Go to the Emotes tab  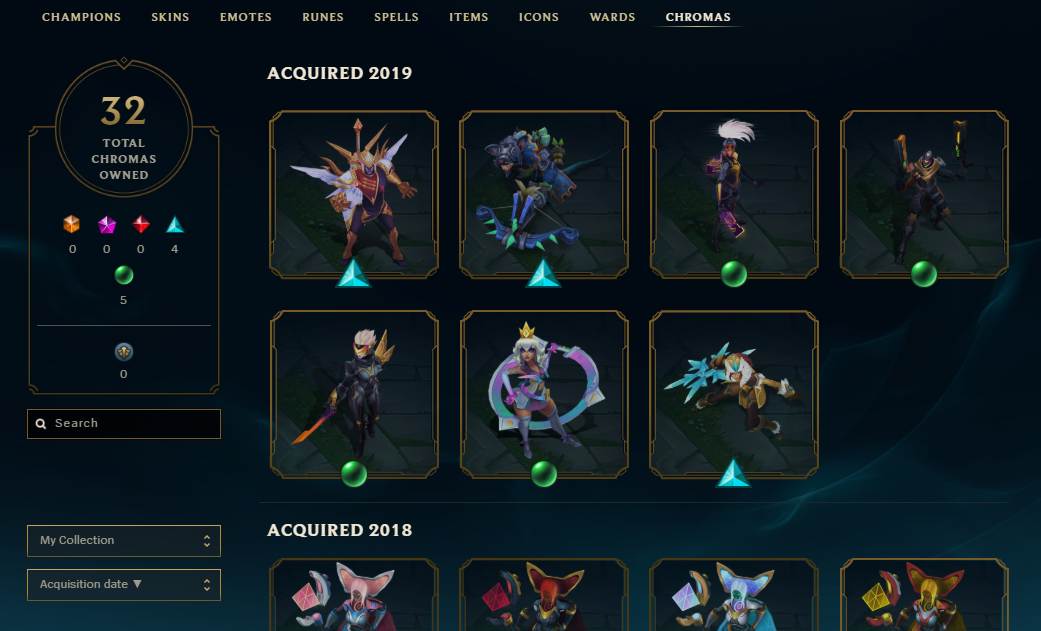245,17
